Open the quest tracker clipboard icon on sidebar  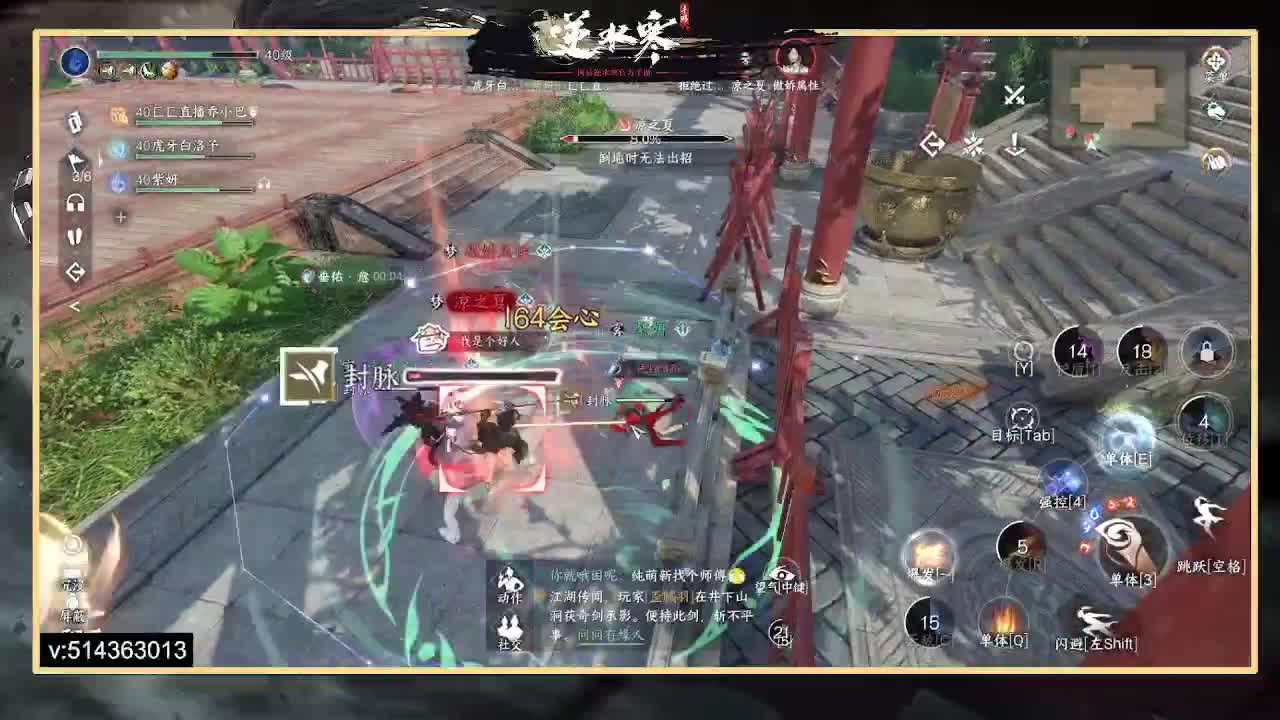pos(73,122)
